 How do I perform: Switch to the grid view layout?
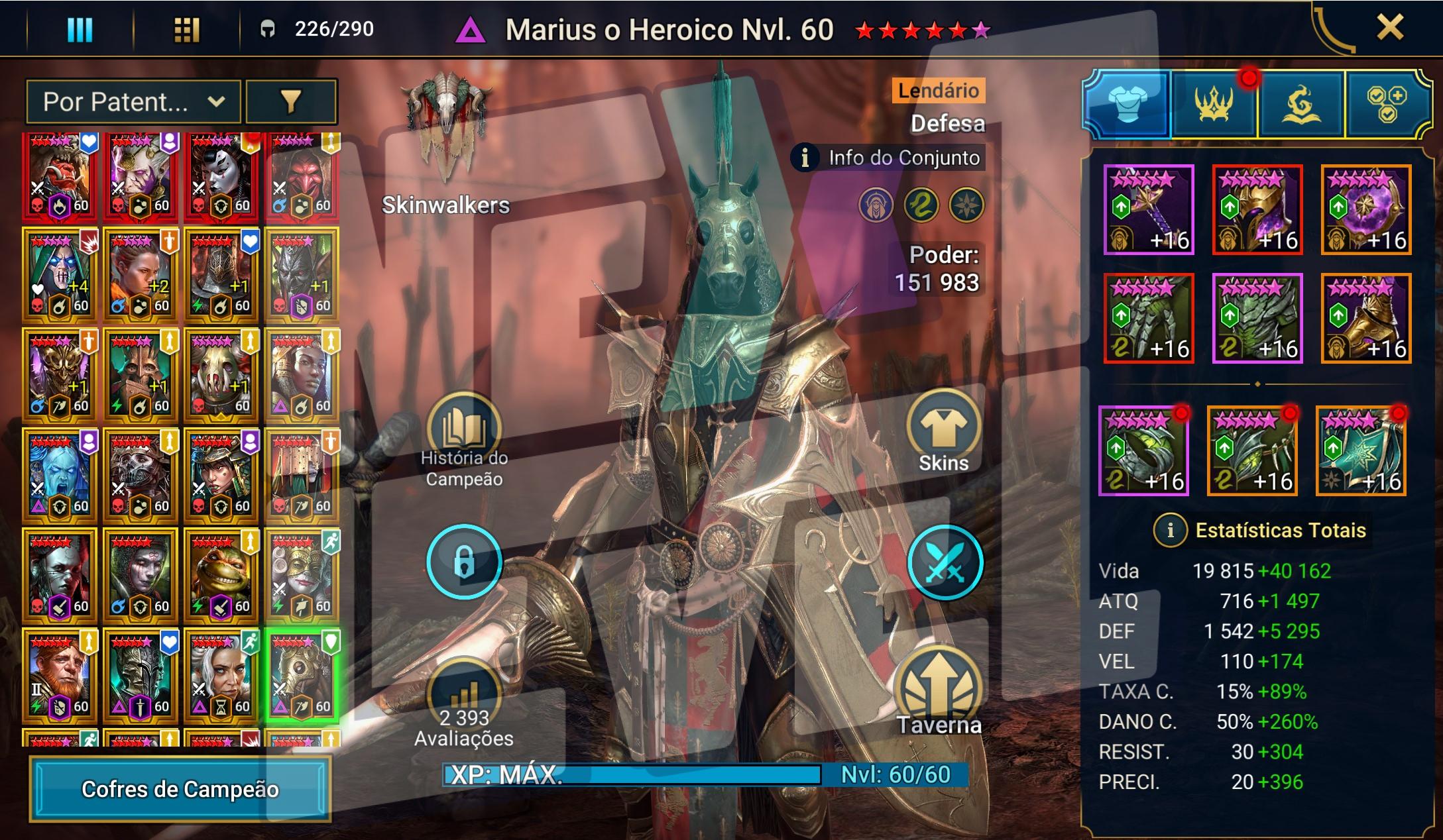tap(186, 30)
